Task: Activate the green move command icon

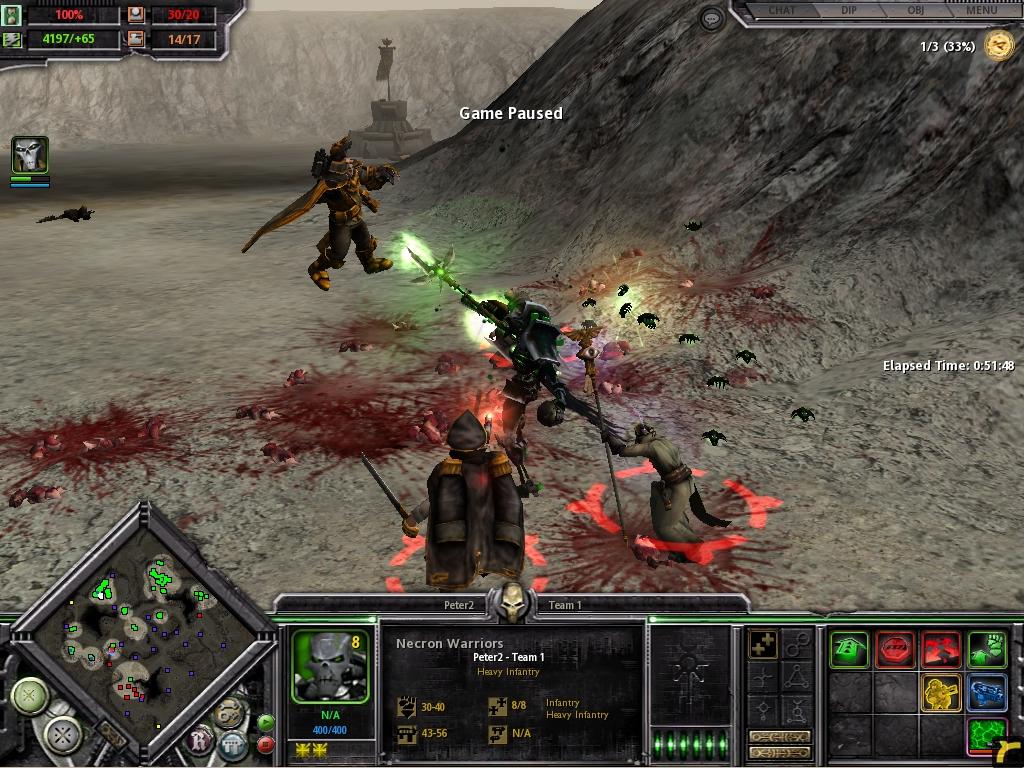Action: point(850,650)
